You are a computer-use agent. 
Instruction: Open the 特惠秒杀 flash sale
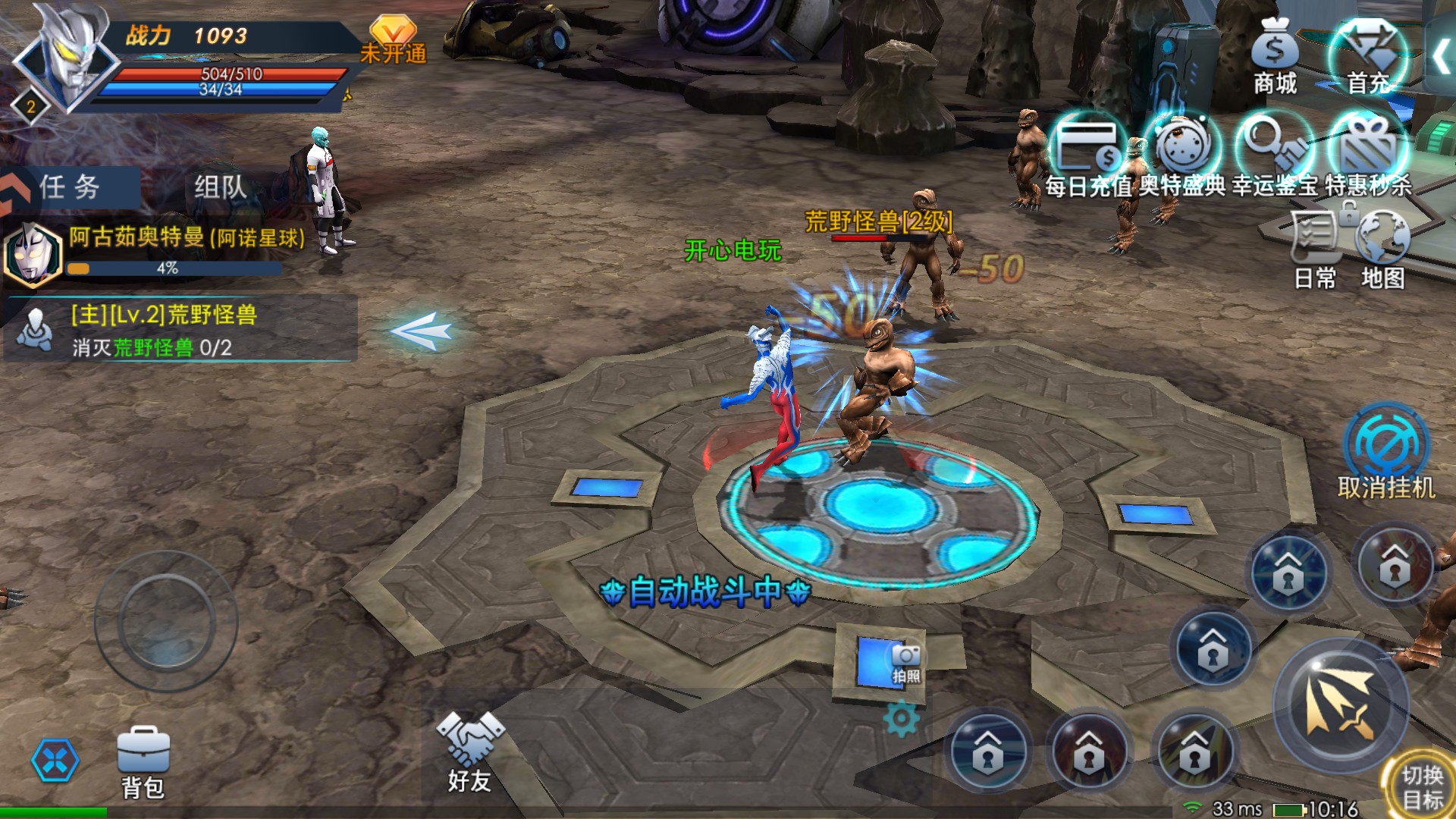coord(1368,155)
